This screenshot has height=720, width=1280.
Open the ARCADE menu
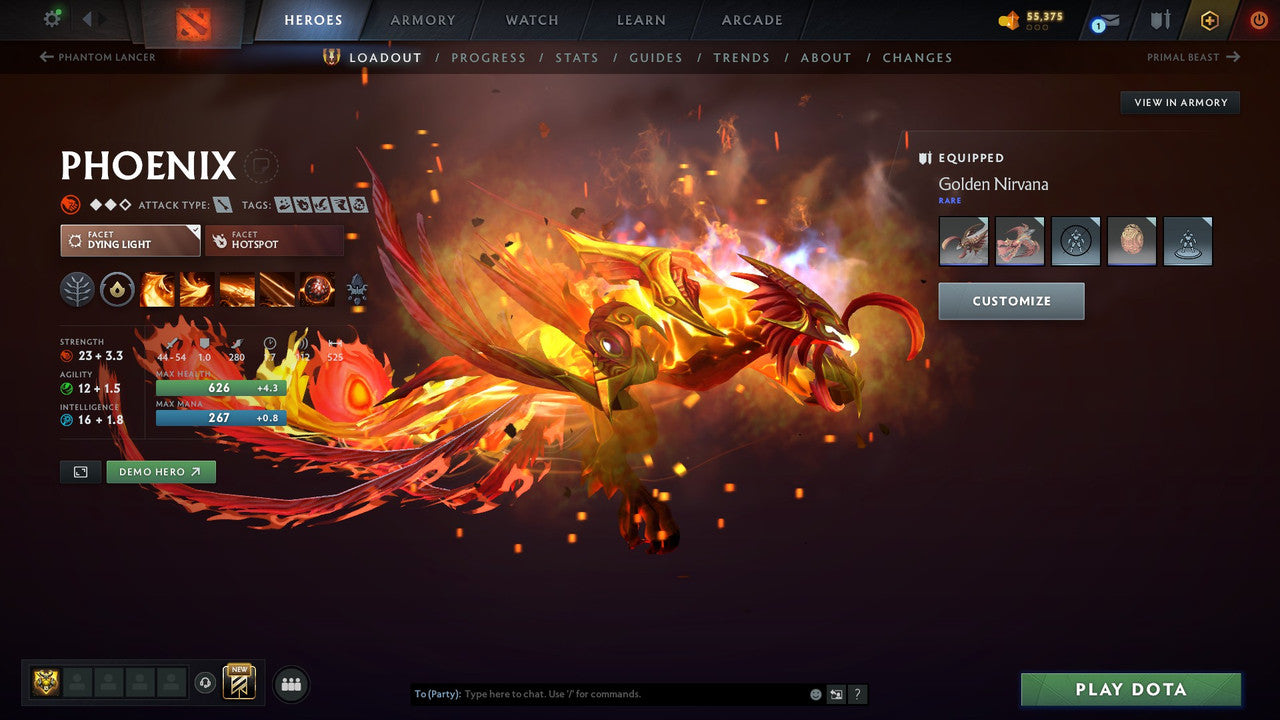tap(751, 19)
